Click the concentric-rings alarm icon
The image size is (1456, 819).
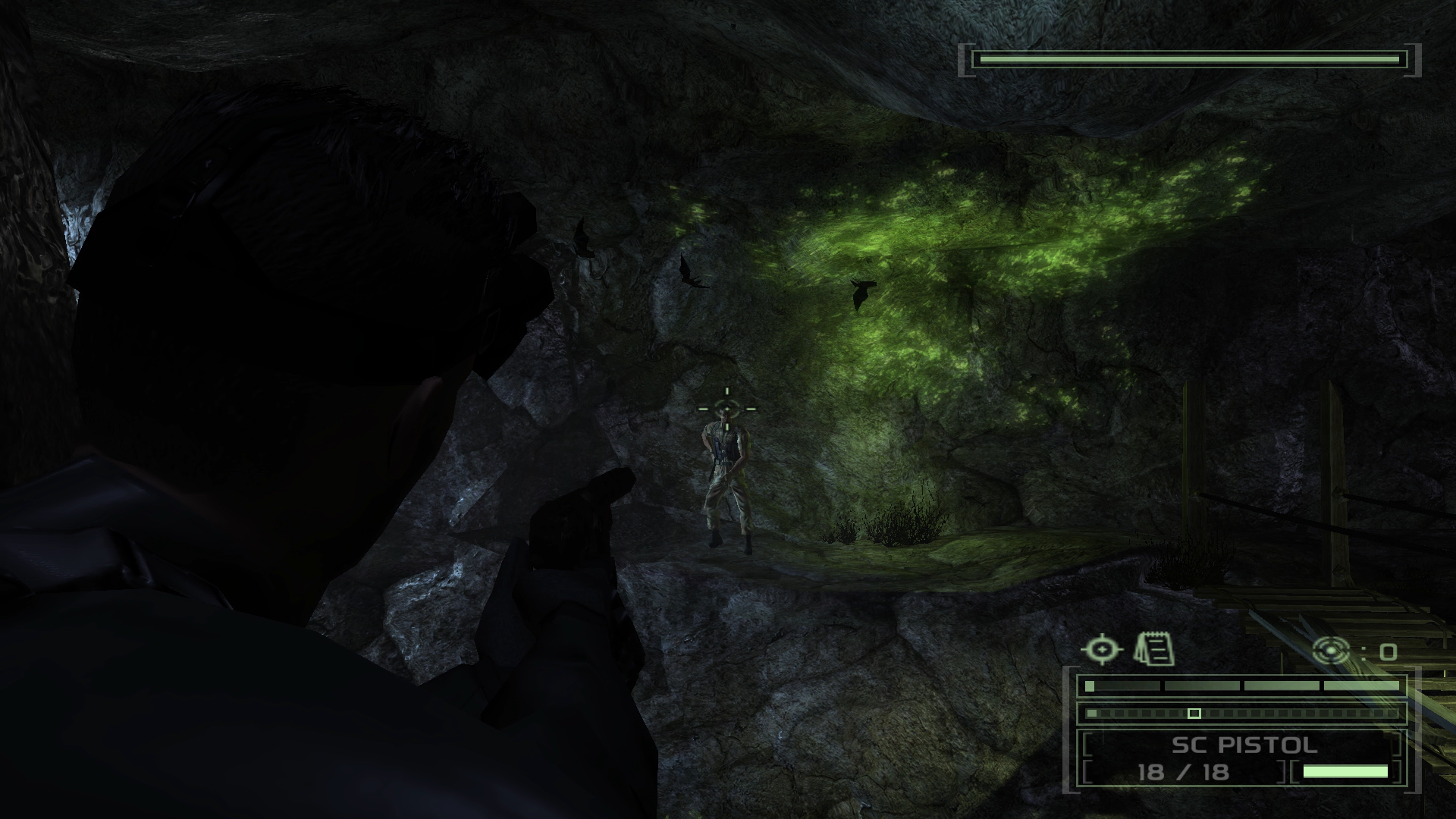1332,651
